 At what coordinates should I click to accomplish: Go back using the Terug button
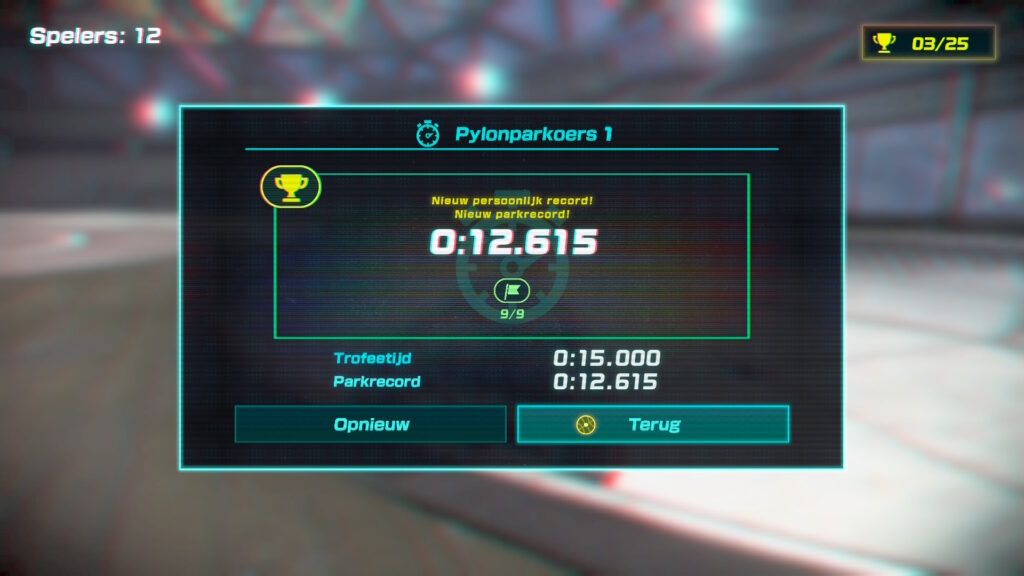point(653,424)
